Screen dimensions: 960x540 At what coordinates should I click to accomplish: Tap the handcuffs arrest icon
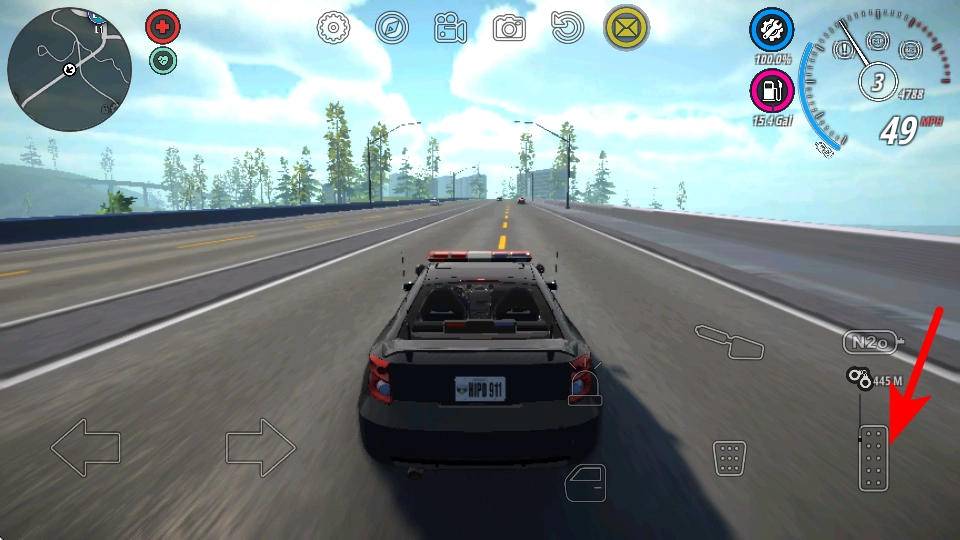click(857, 377)
